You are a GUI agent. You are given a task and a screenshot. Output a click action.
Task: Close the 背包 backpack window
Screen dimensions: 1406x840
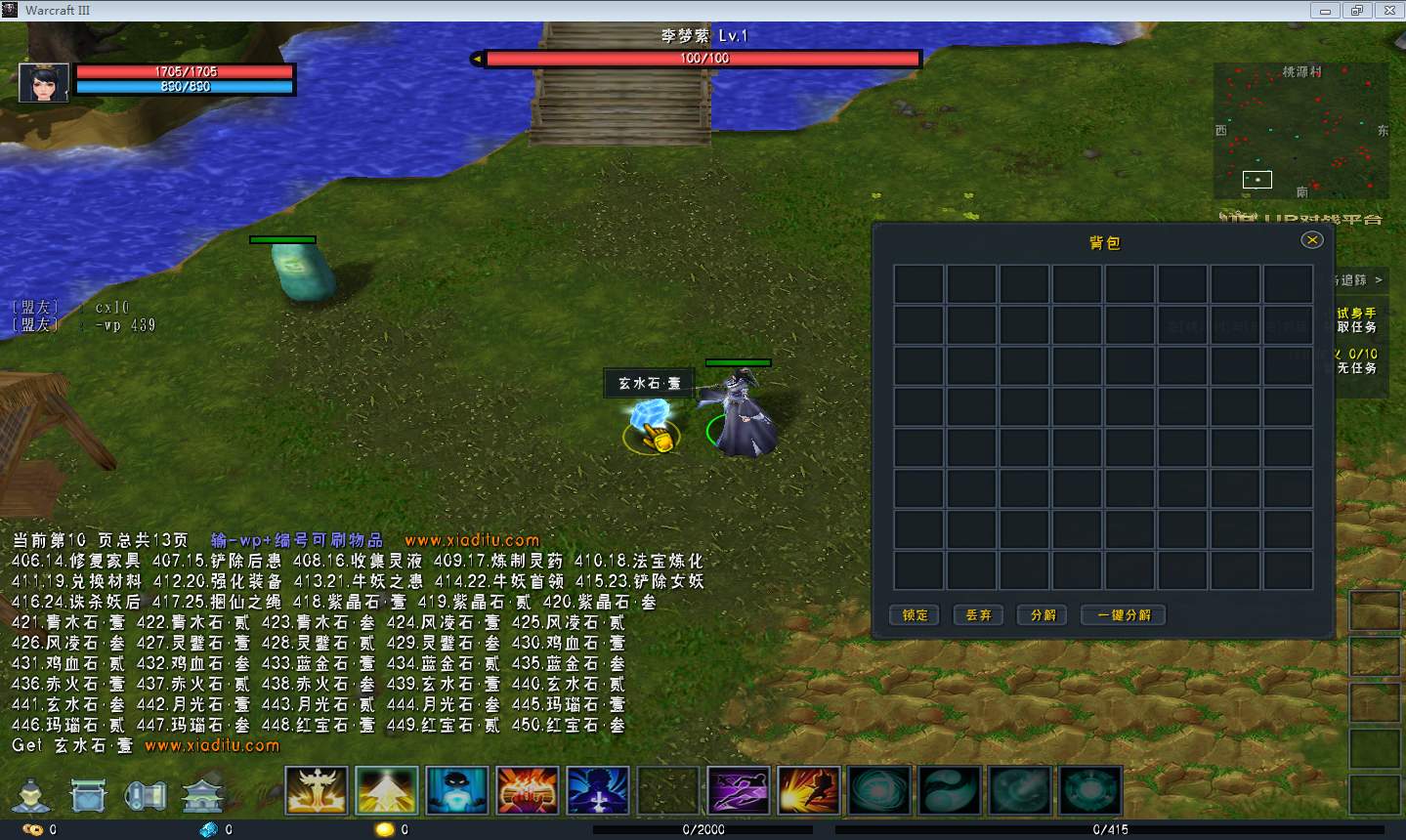[x=1312, y=240]
